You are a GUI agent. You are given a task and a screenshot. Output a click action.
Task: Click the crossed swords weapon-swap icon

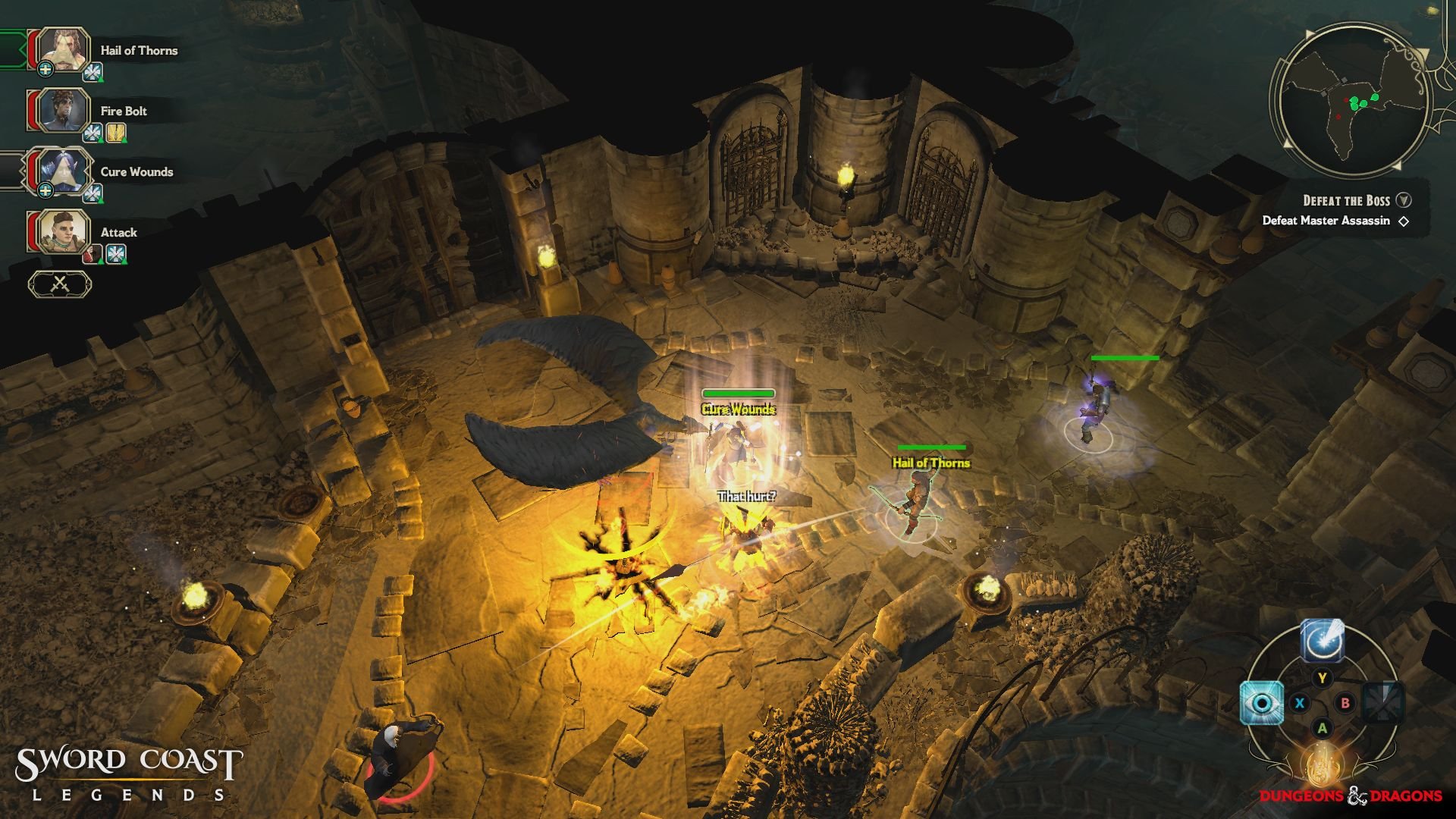(61, 282)
